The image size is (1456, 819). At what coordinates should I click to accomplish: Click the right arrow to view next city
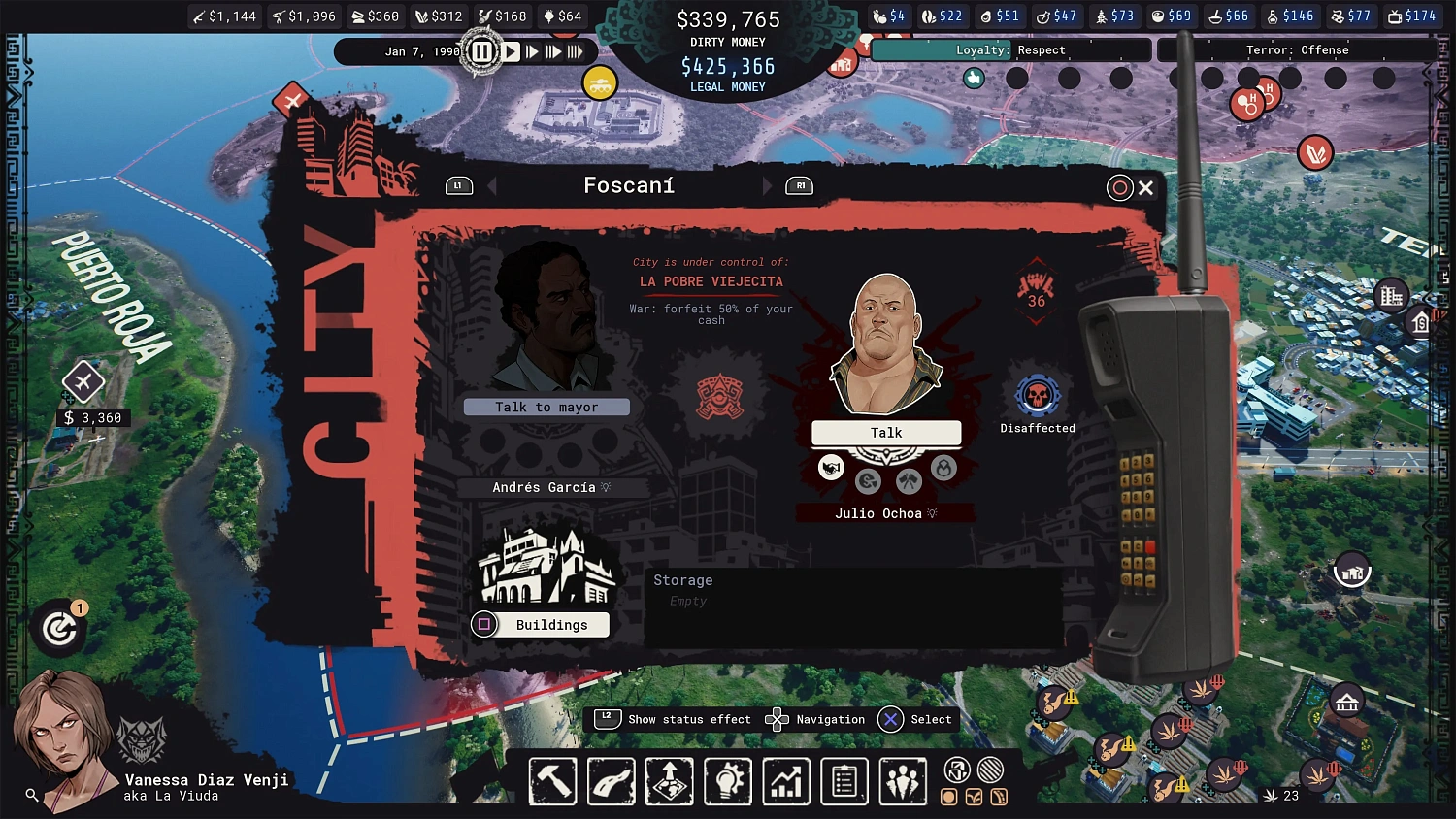tap(767, 185)
